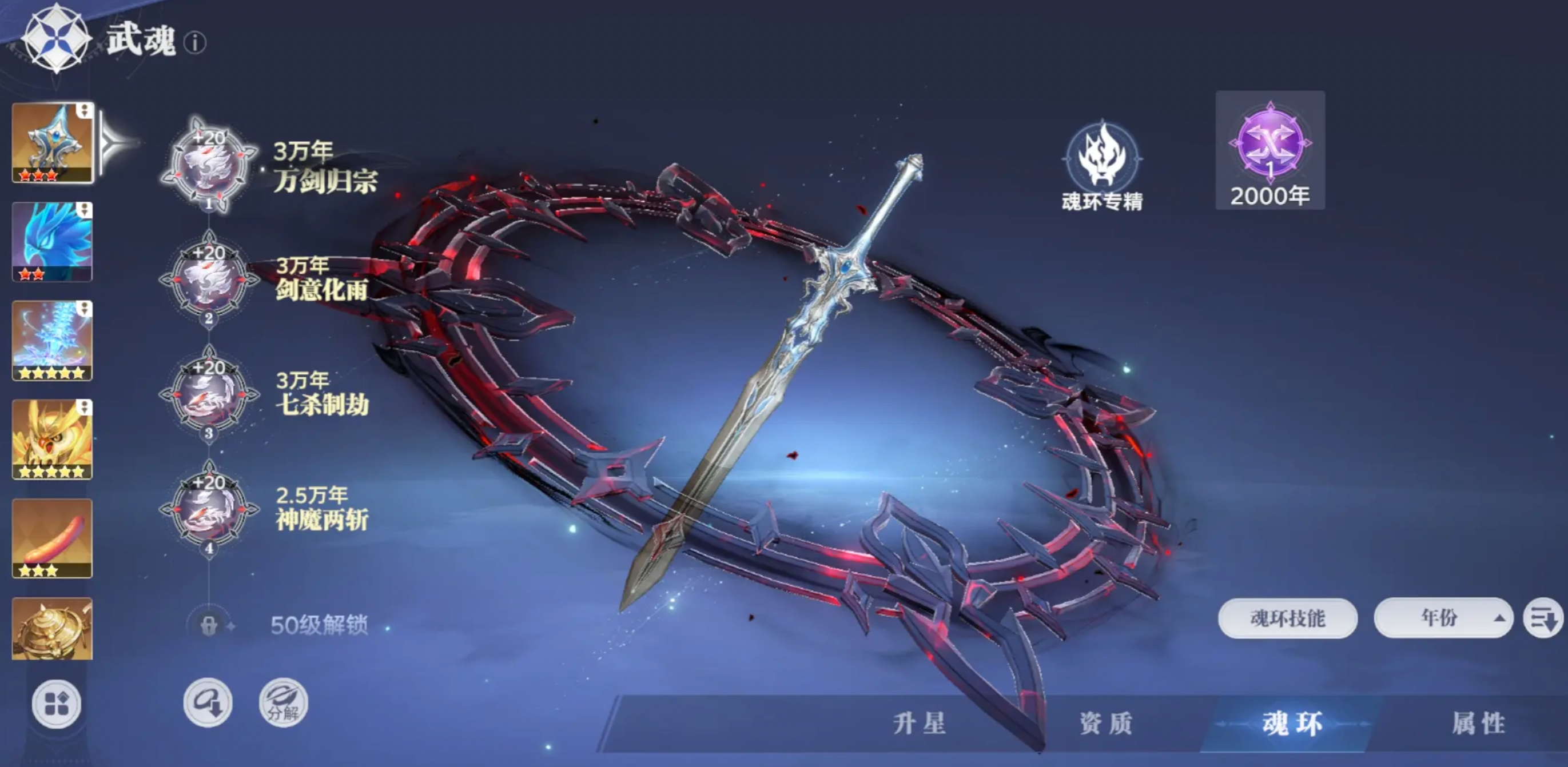The width and height of the screenshot is (1568, 767).
Task: Click the 魂环 tab label
Action: click(1291, 721)
